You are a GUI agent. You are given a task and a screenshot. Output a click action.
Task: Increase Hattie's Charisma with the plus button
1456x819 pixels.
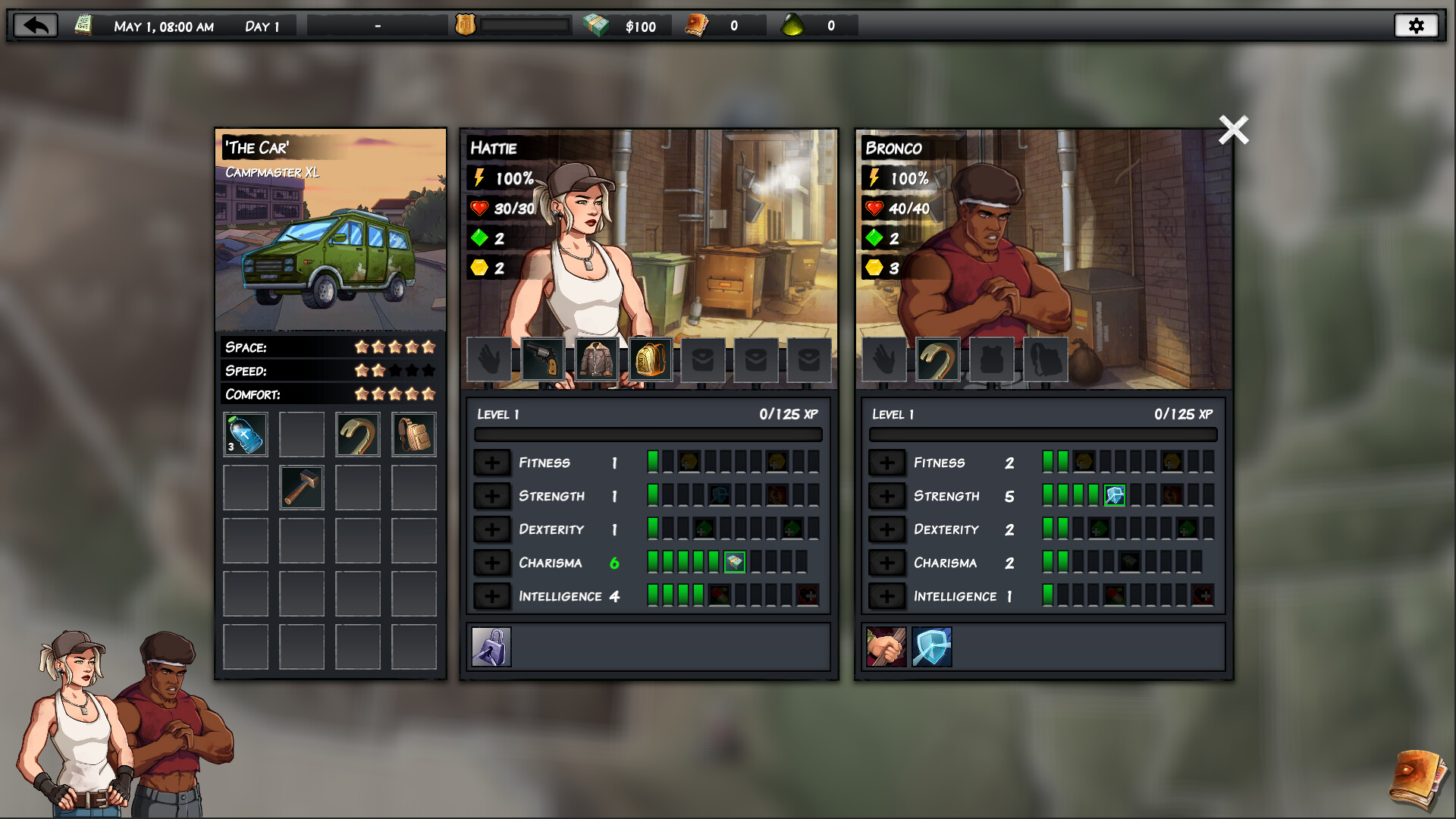coord(493,563)
